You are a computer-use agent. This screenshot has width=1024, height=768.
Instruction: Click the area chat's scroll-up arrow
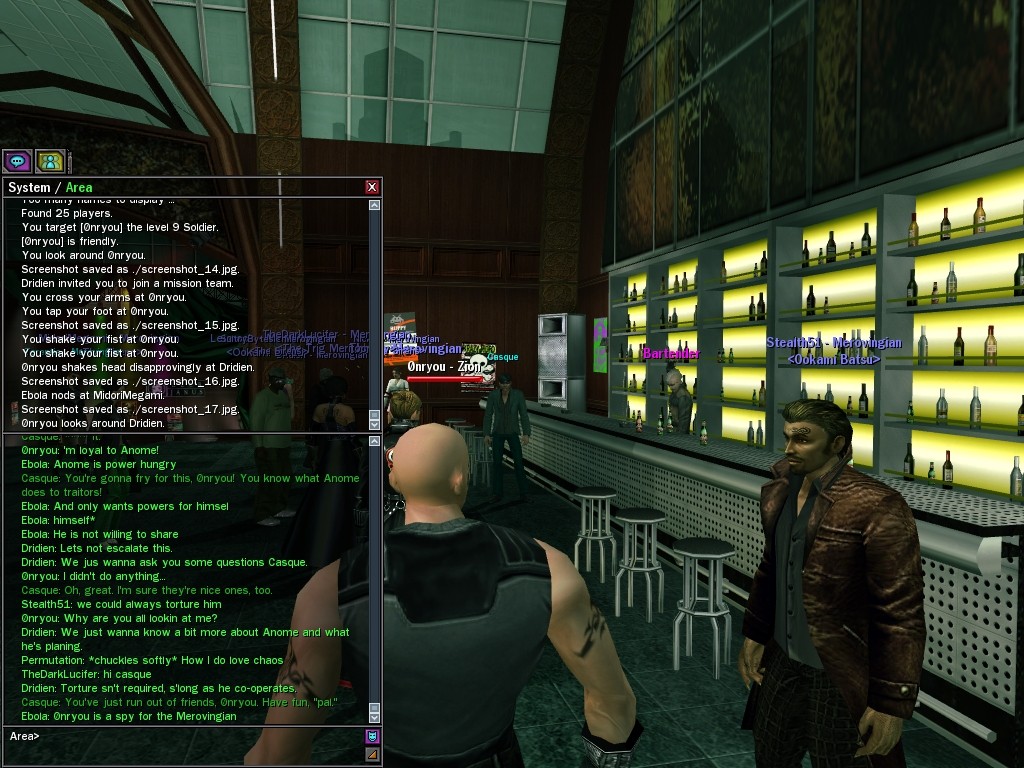(x=375, y=441)
